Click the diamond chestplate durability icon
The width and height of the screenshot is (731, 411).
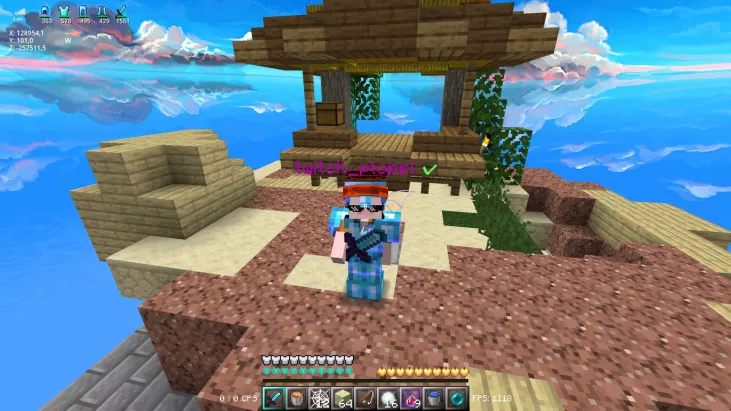point(66,10)
